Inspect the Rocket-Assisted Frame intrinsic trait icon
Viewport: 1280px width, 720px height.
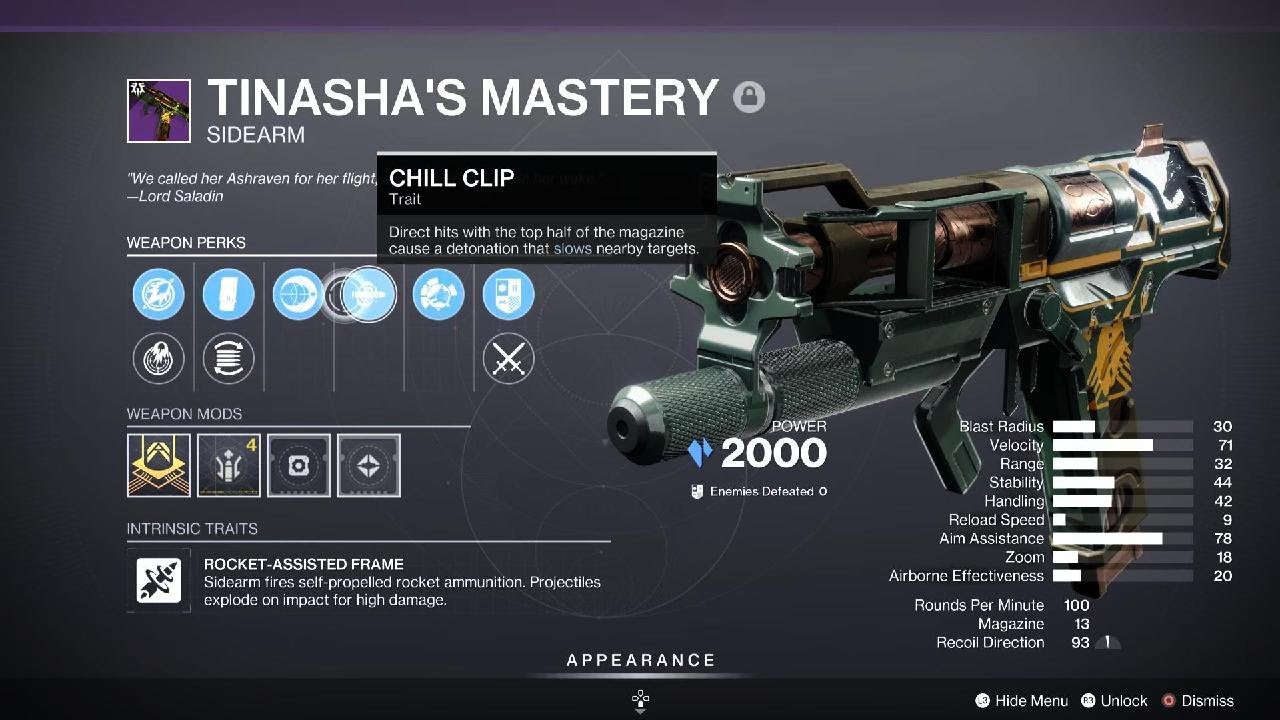[159, 580]
